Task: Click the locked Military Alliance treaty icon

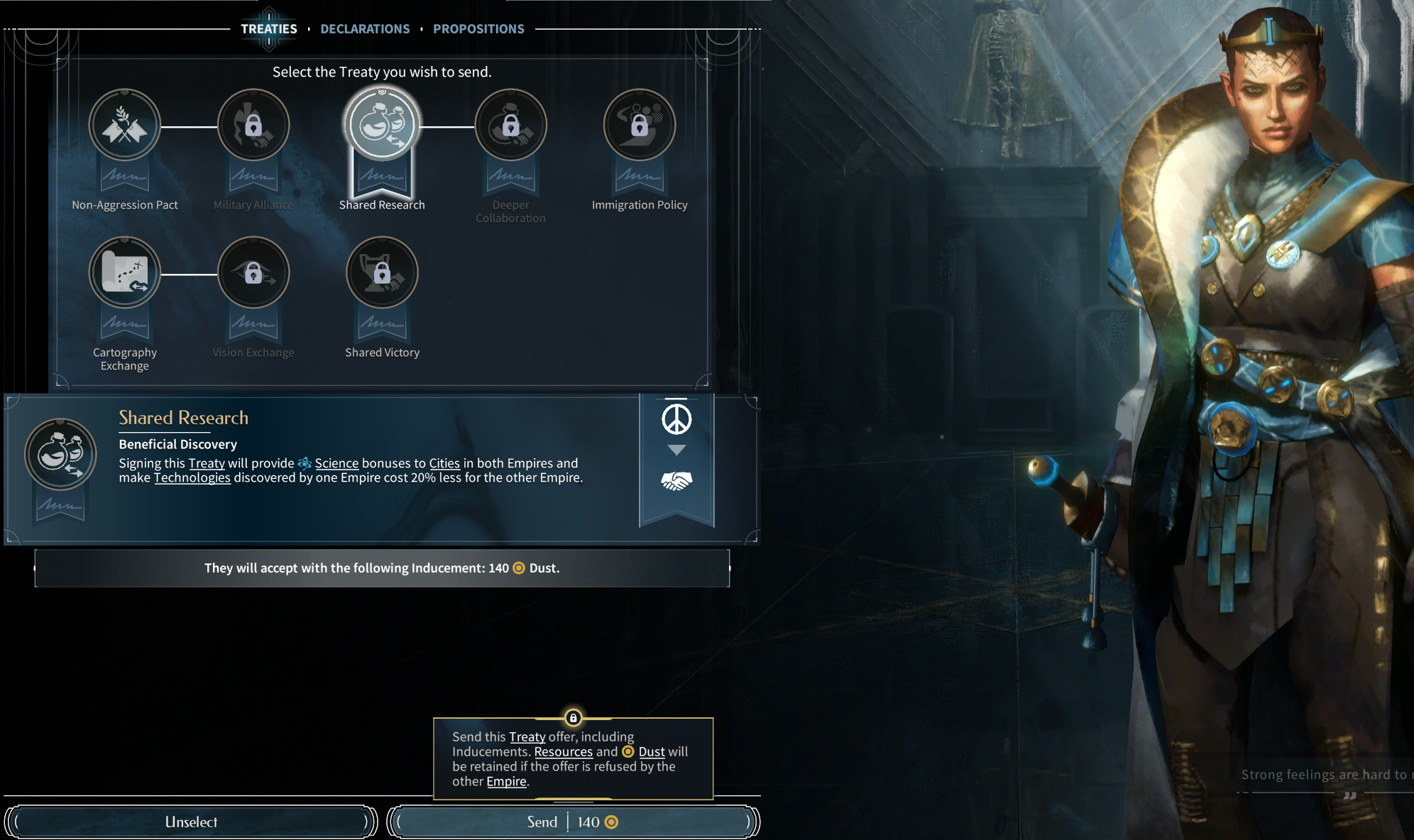Action: click(253, 124)
